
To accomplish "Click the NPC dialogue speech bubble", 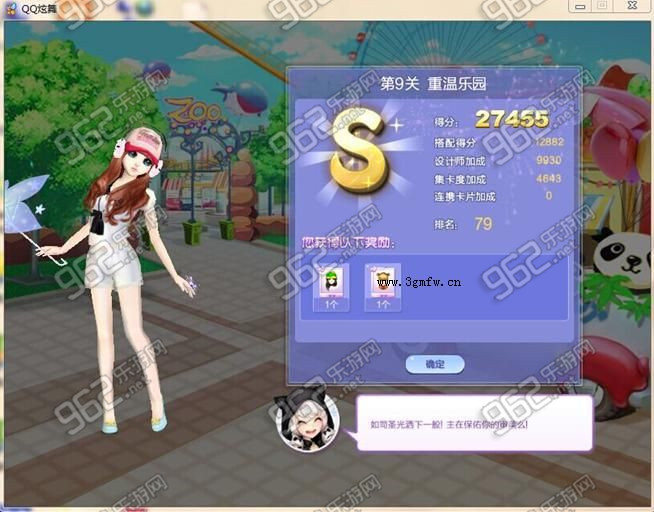I will pos(474,423).
